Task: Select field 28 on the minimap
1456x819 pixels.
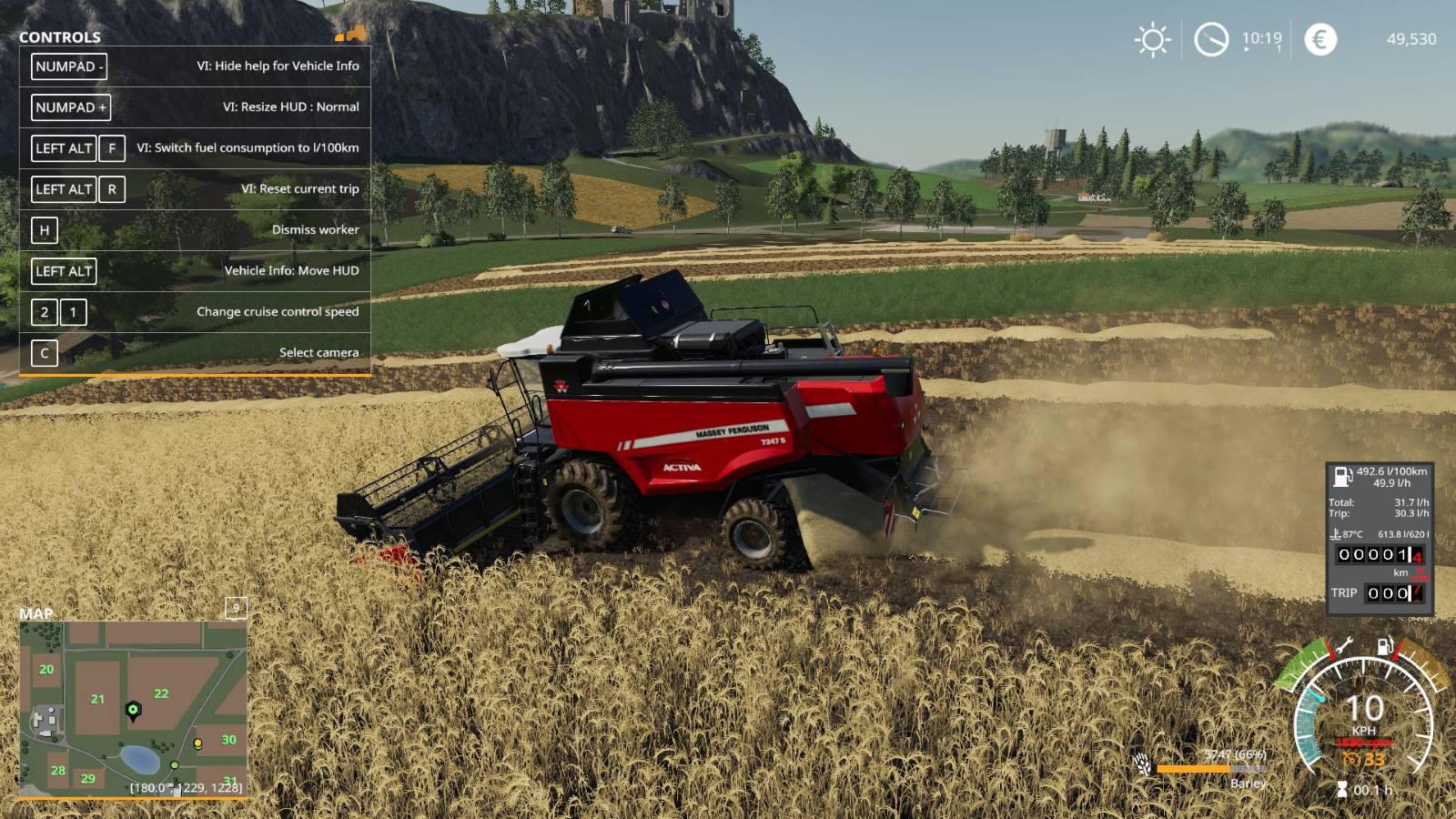Action: pos(58,770)
